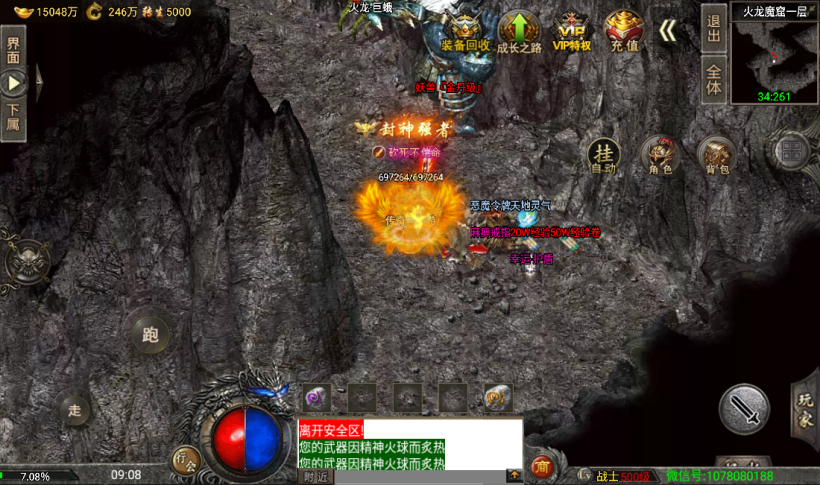The width and height of the screenshot is (820, 485).
Task: Select the 全体 targeting mode button
Action: click(x=713, y=79)
